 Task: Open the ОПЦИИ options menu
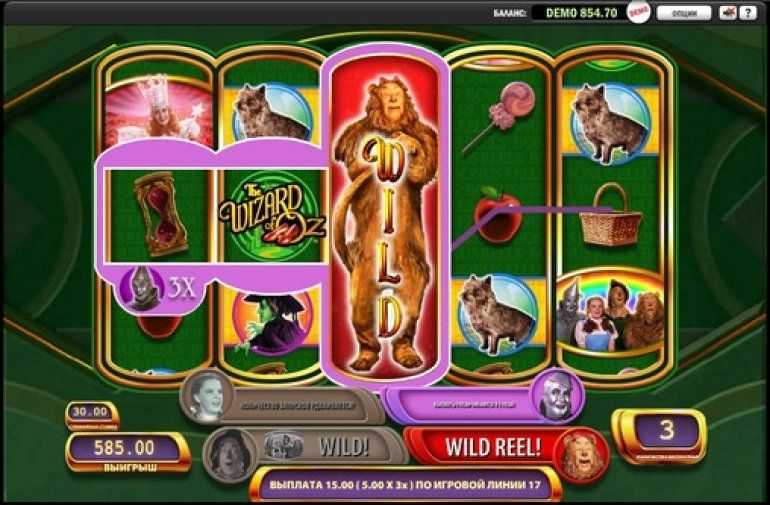click(x=684, y=13)
